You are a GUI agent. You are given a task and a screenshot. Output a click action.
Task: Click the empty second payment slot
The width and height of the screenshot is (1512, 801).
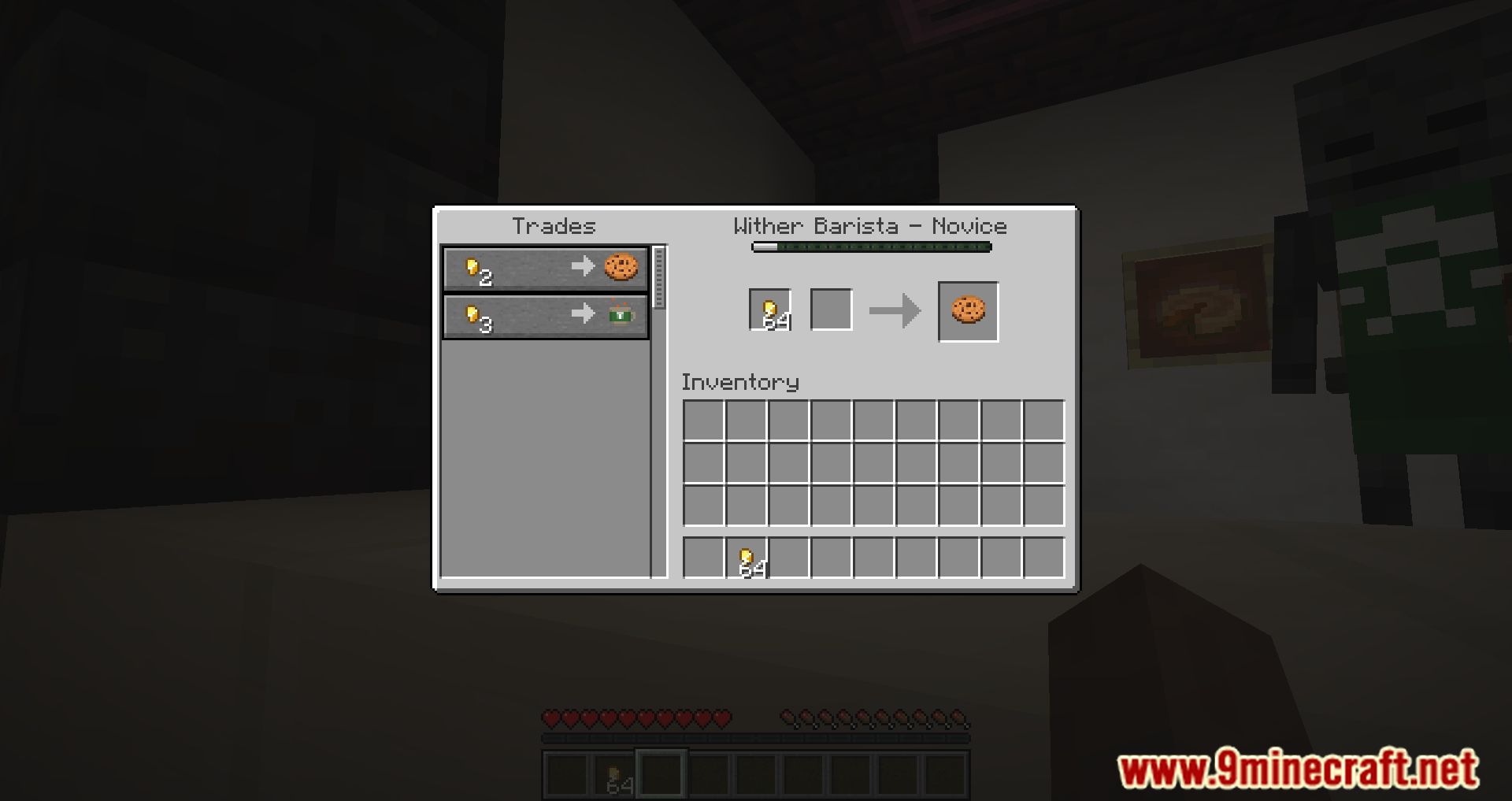click(x=830, y=308)
